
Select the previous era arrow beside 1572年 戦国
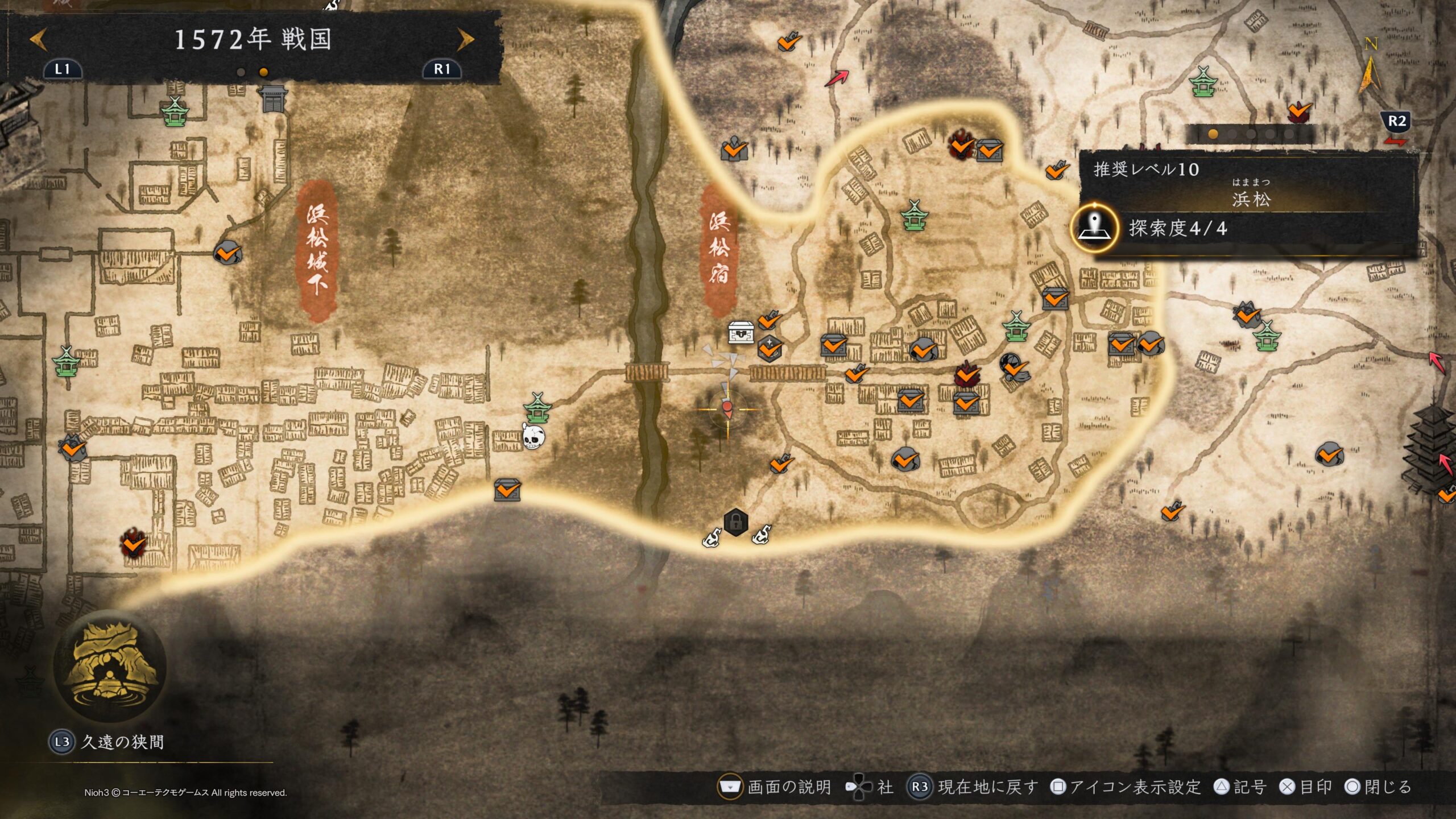pyautogui.click(x=38, y=39)
